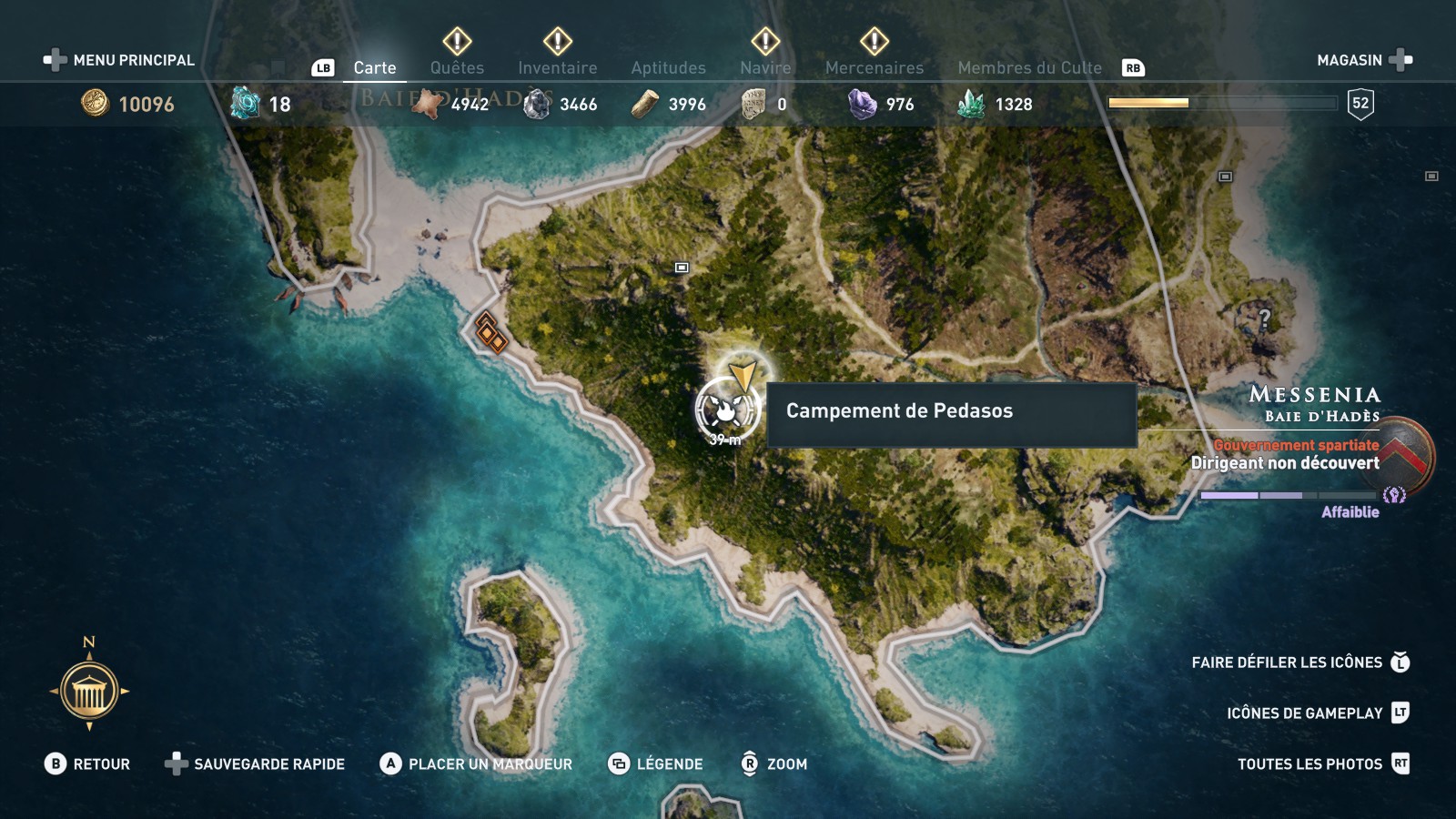Select the Carte tab
This screenshot has width=1456, height=819.
(x=374, y=67)
